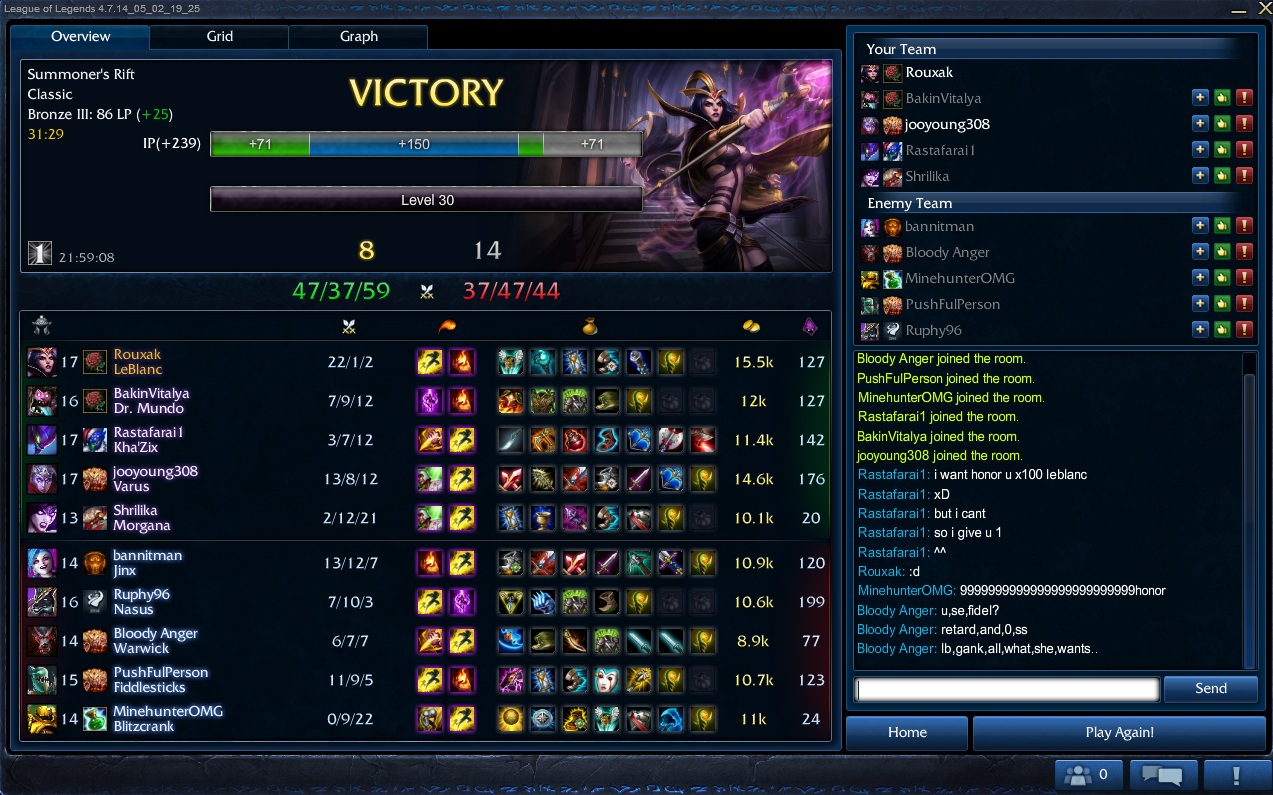Image resolution: width=1273 pixels, height=795 pixels.
Task: Focus the chat text input box
Action: (1007, 689)
